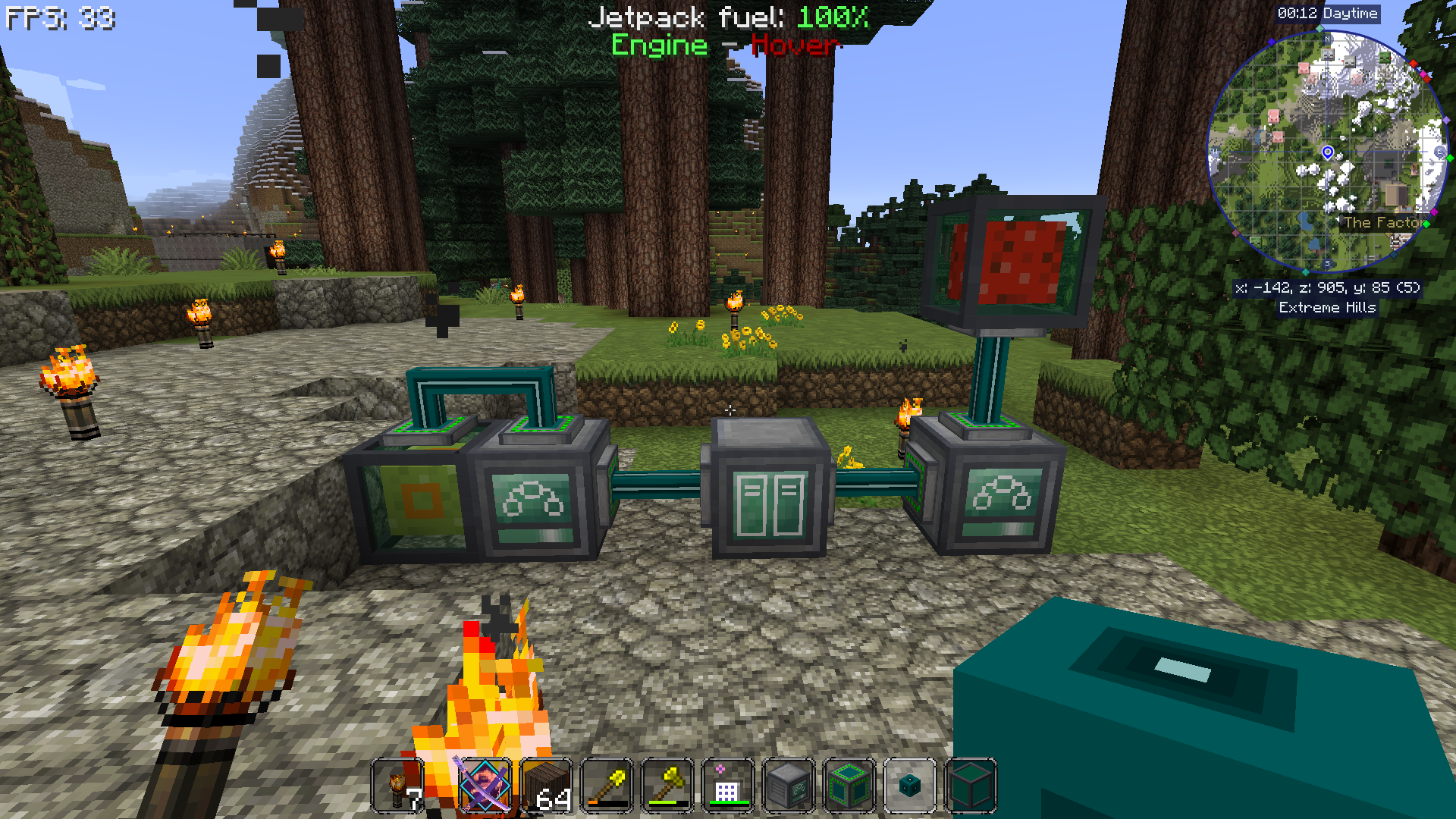Select the stack of 64 wooden planks
This screenshot has width=1456, height=819.
548,785
